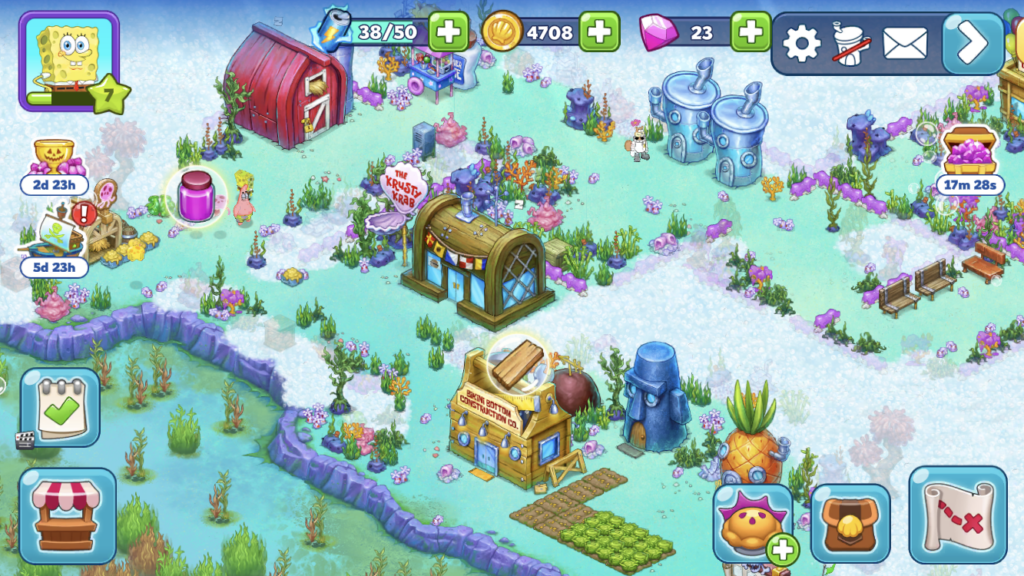1024x576 pixels.
Task: Open the gear settings menu
Action: (x=801, y=43)
